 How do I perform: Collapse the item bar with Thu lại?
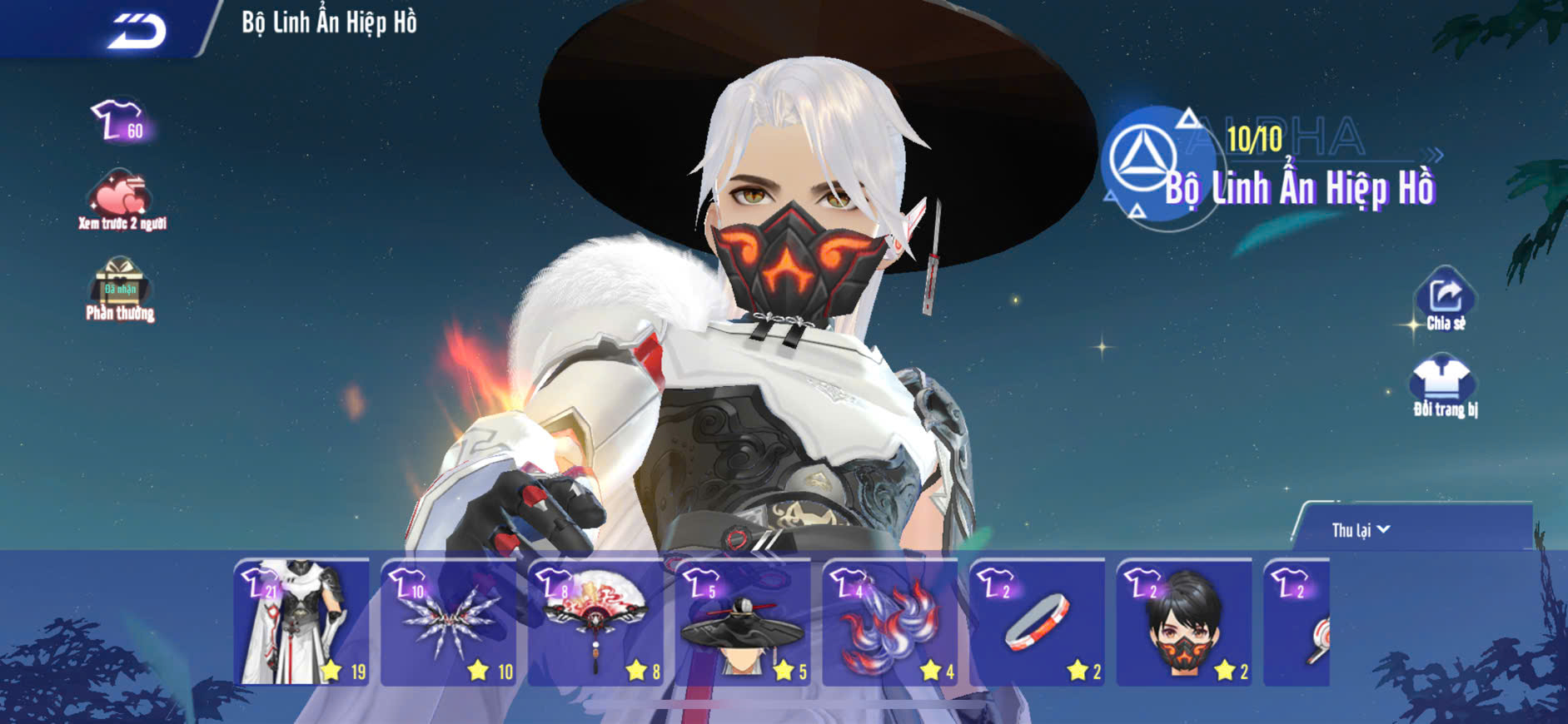click(1361, 530)
